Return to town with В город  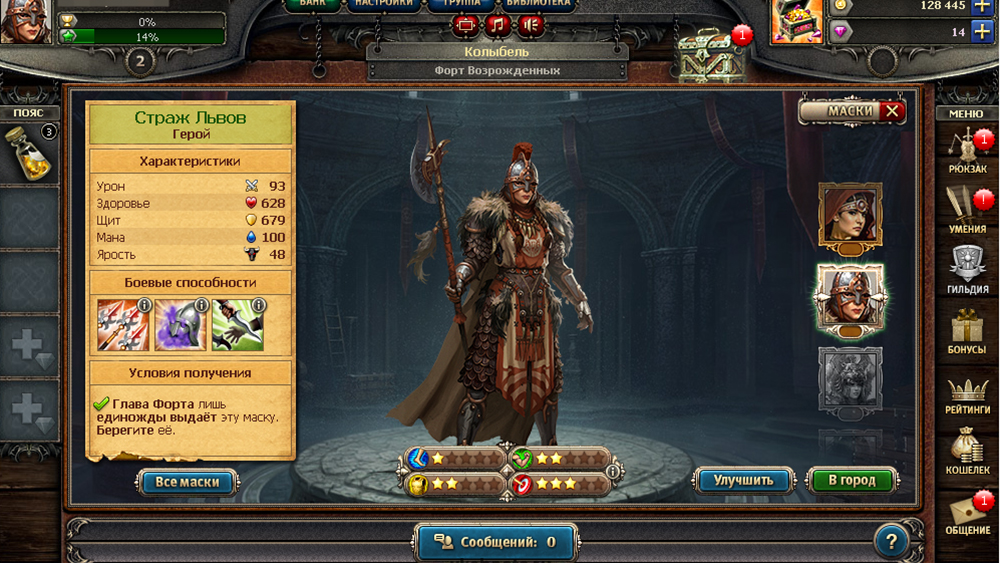[x=851, y=480]
